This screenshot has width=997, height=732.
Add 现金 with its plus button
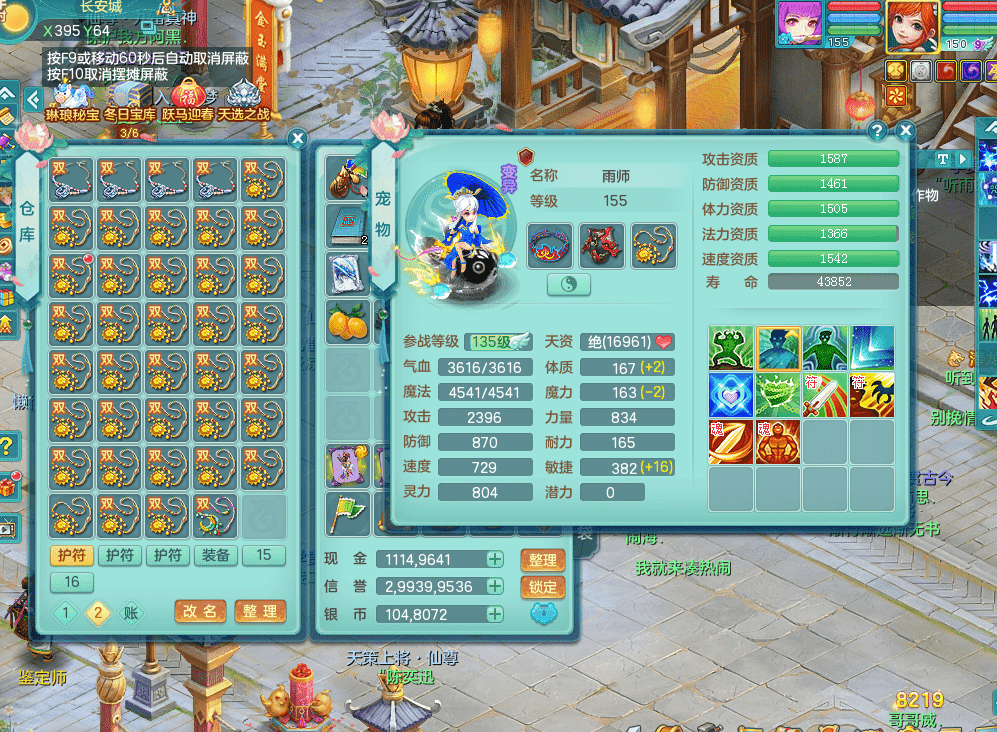coord(495,560)
